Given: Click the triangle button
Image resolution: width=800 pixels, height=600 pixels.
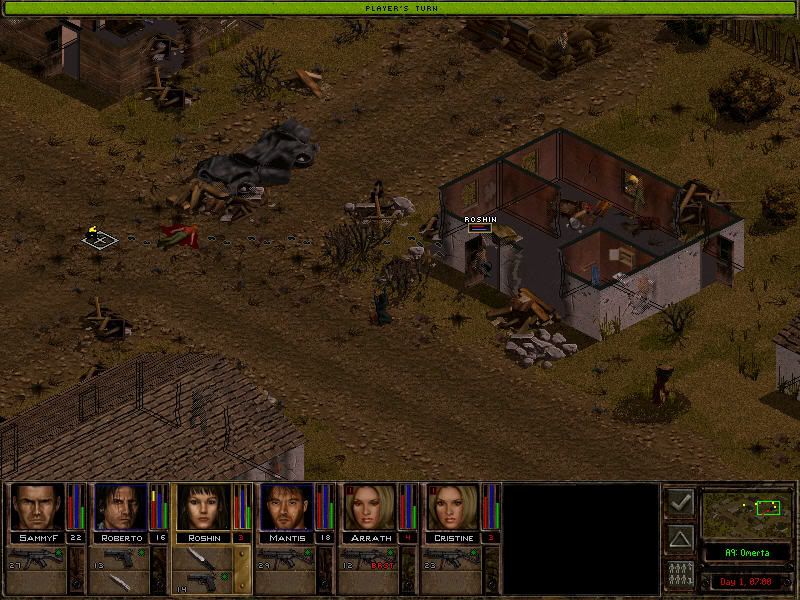Looking at the screenshot, I should point(680,539).
